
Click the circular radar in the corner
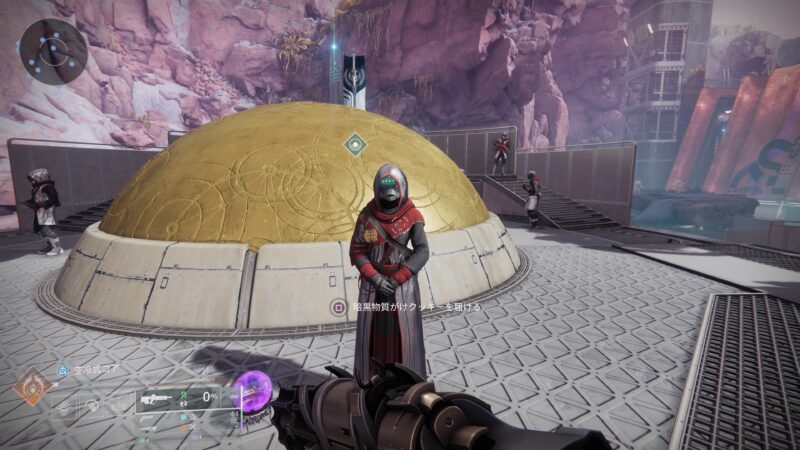tap(54, 49)
